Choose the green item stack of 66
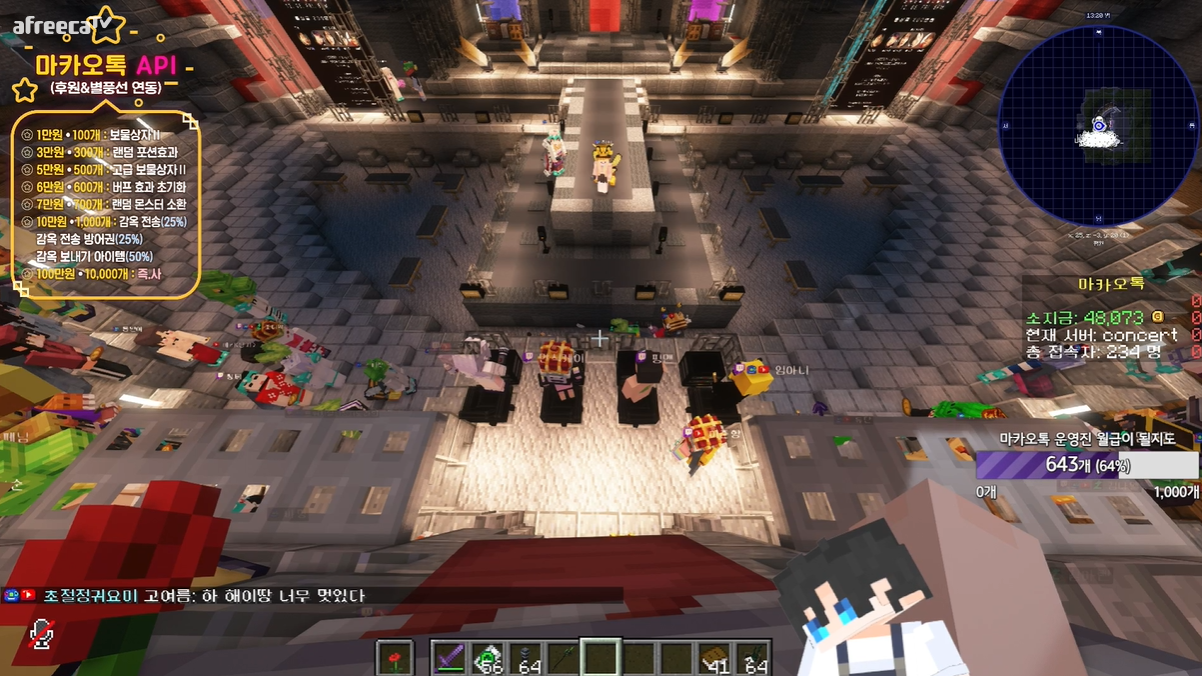 (487, 658)
